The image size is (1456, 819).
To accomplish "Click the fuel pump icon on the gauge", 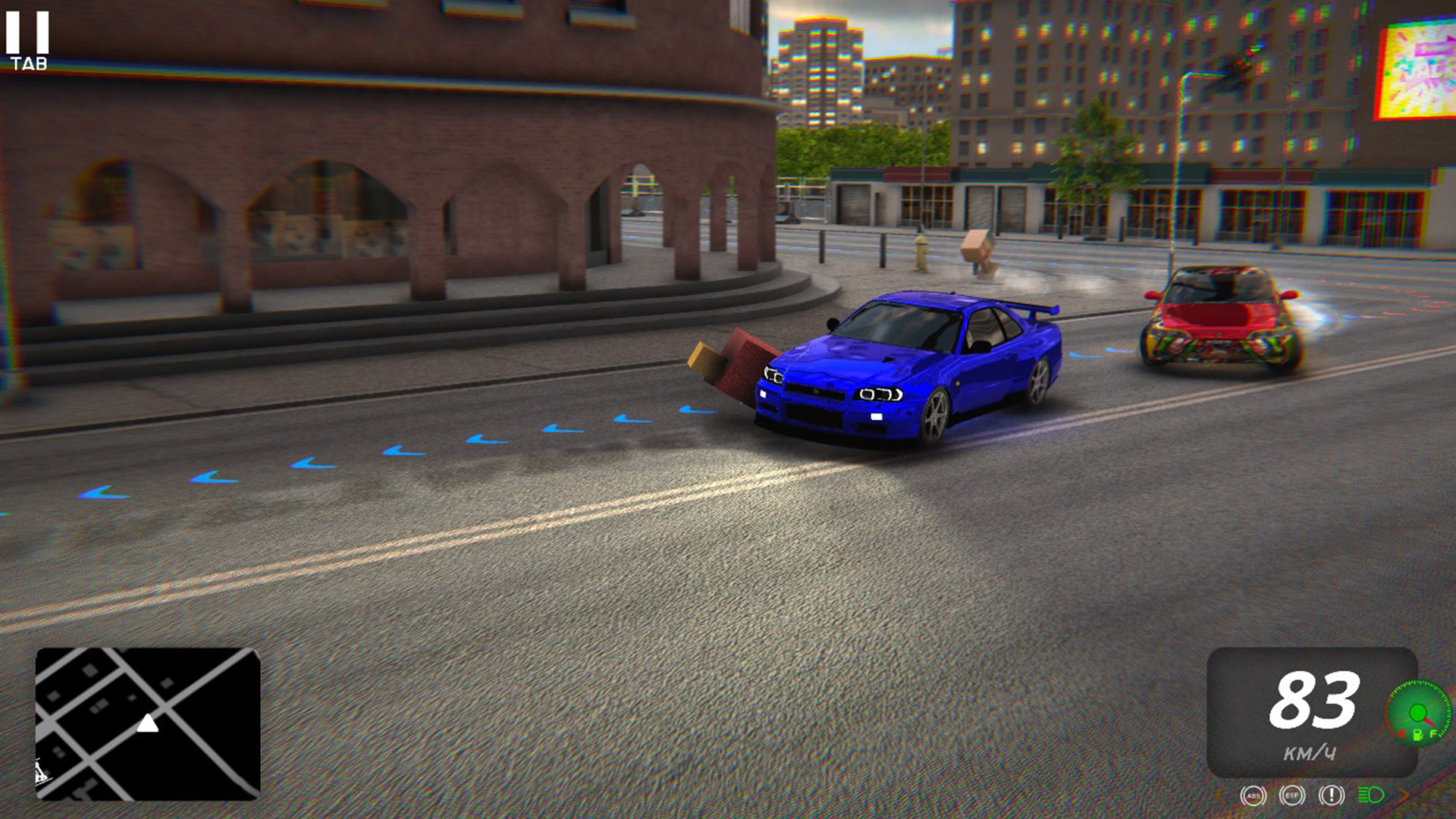I will (1417, 735).
